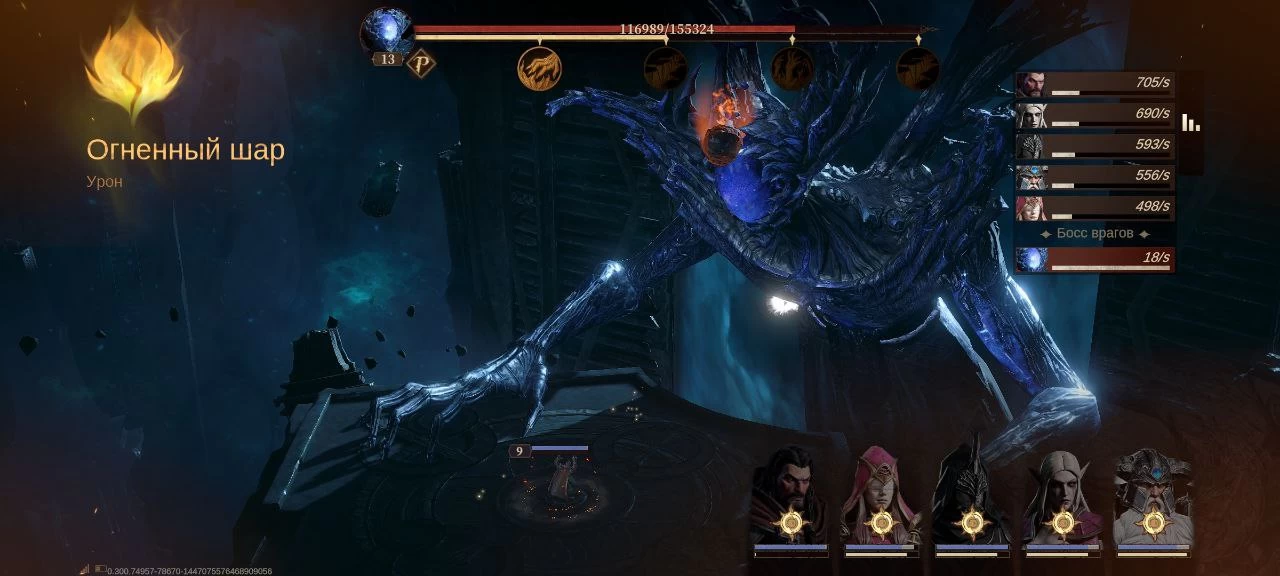Open the 705/s top damage row

1095,84
